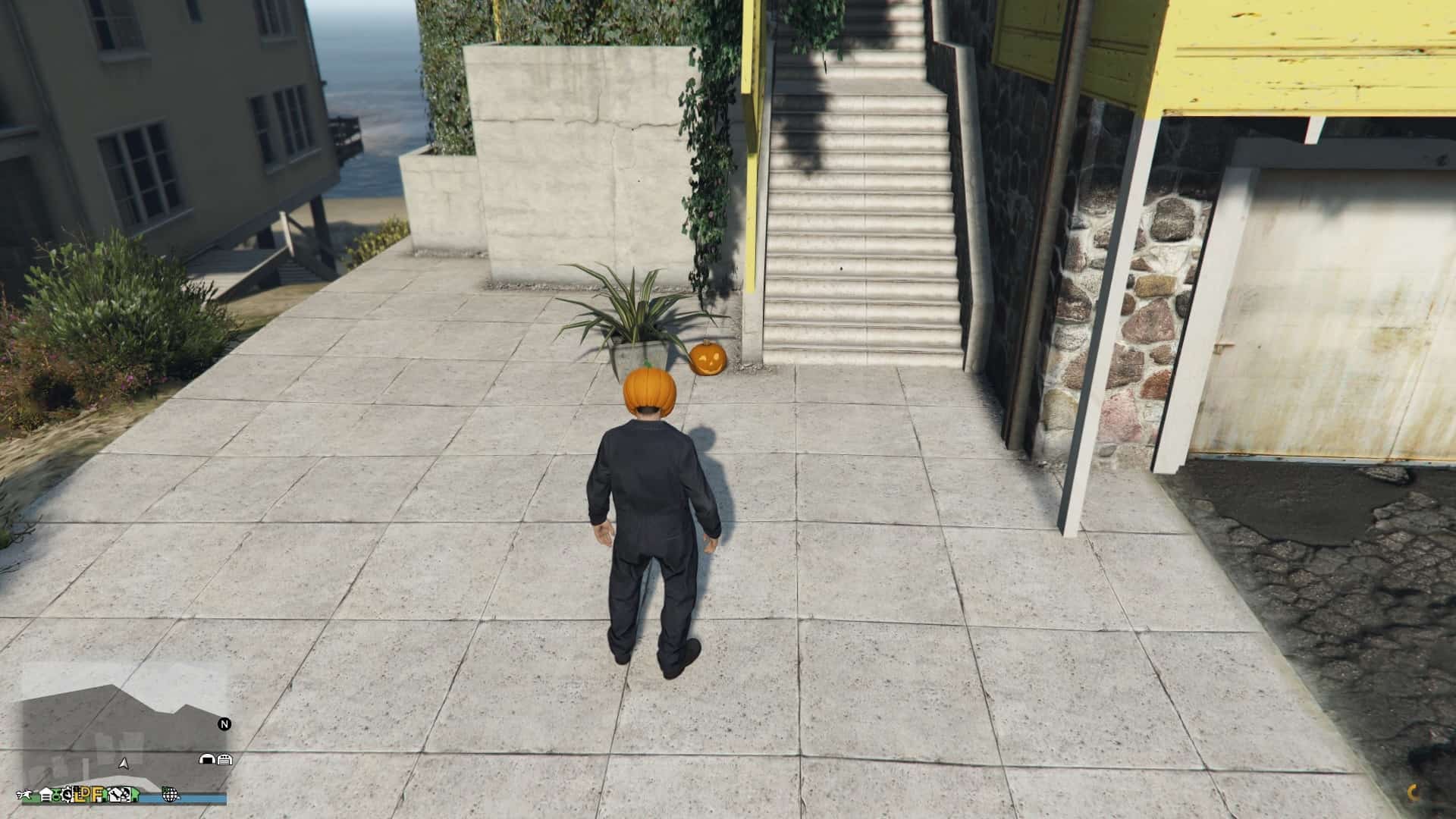This screenshot has height=819, width=1456.
Task: Click the house with wrench blip
Action: pyautogui.click(x=115, y=795)
